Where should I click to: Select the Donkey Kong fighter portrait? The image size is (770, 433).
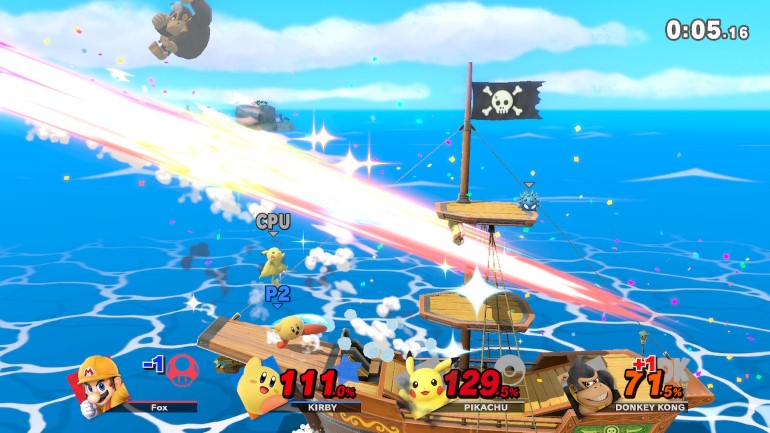(x=590, y=387)
